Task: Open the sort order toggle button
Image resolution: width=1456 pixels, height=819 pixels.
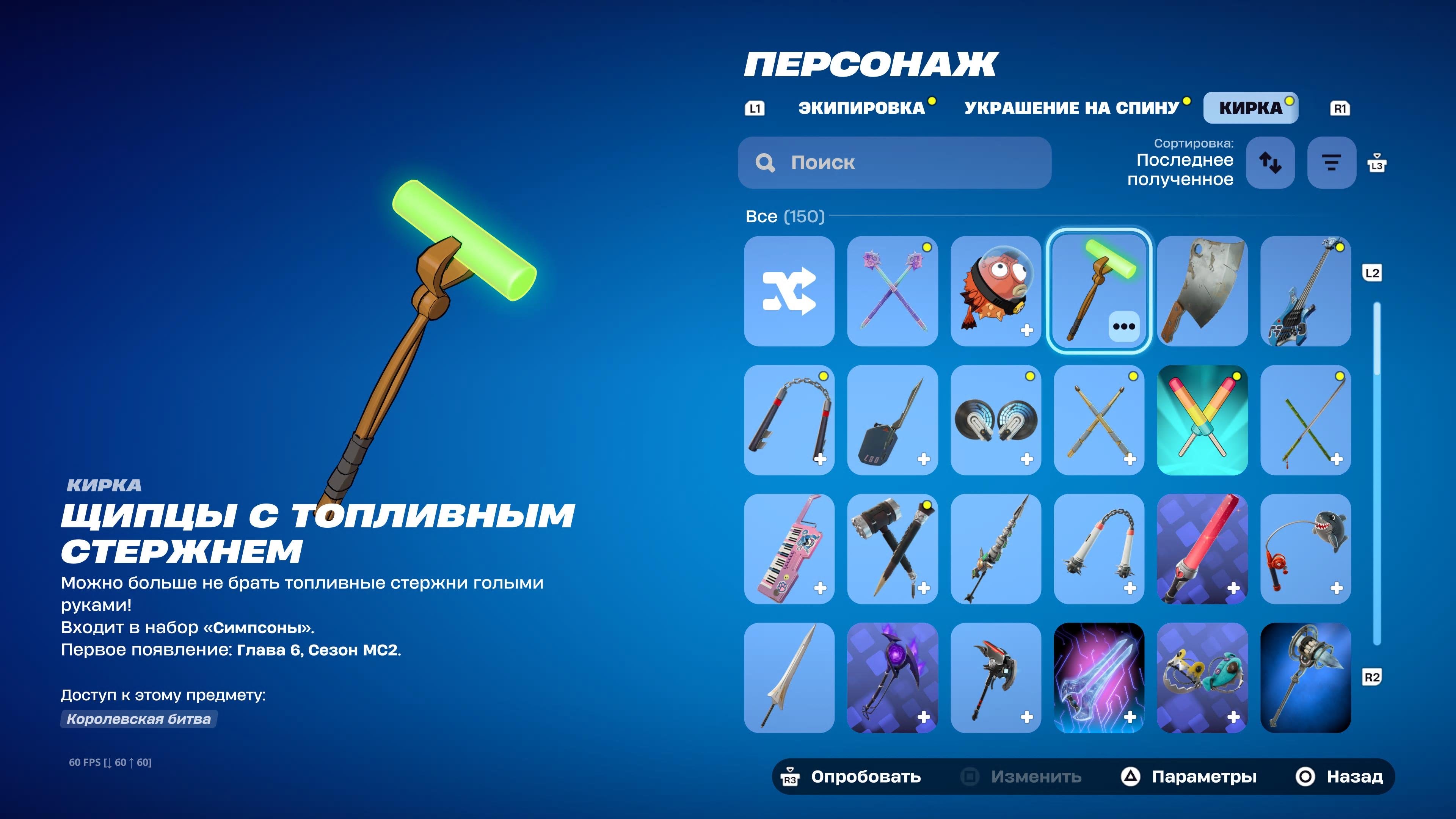Action: point(1271,163)
